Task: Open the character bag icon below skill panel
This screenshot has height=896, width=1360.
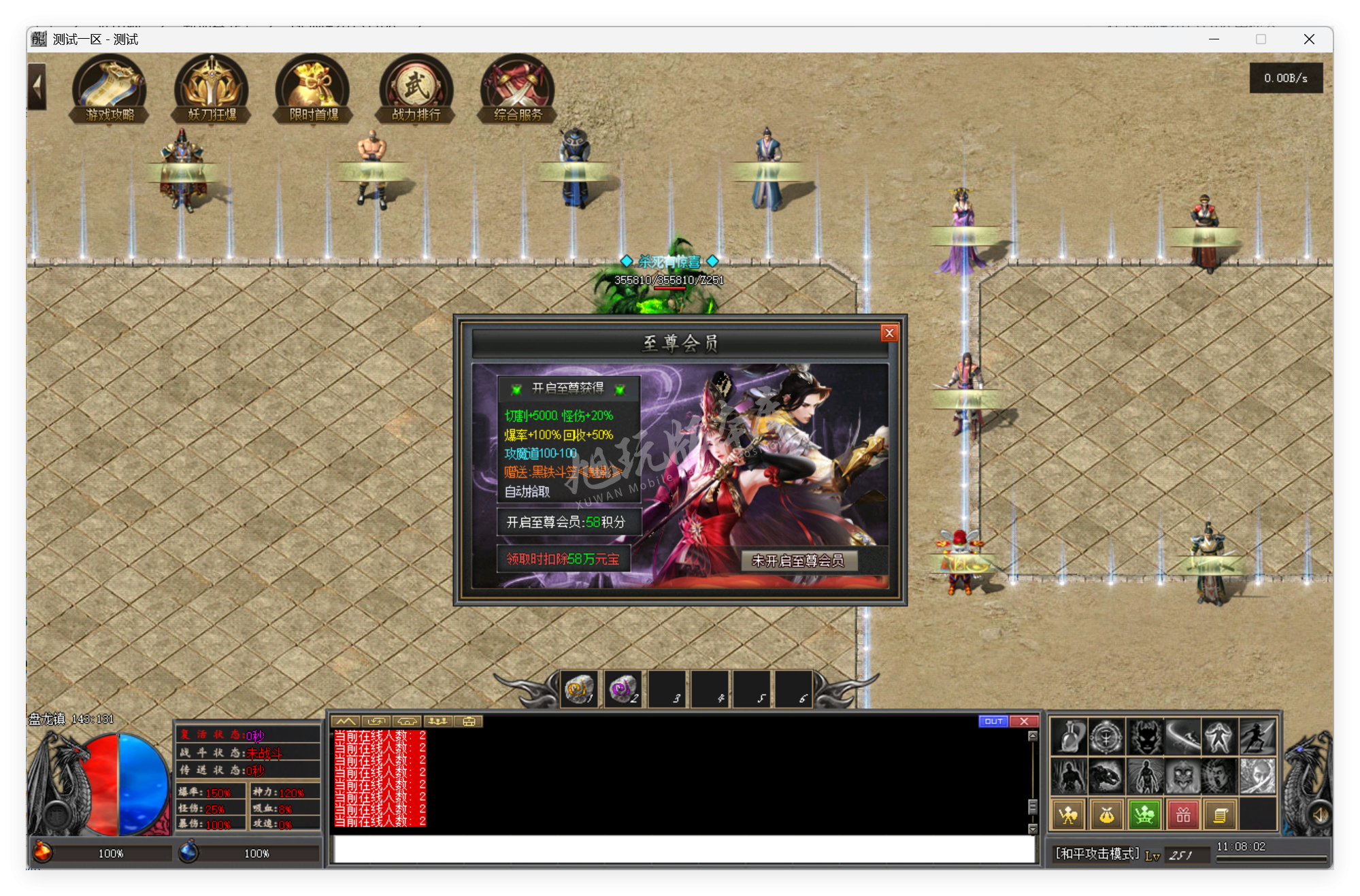Action: pyautogui.click(x=1106, y=813)
